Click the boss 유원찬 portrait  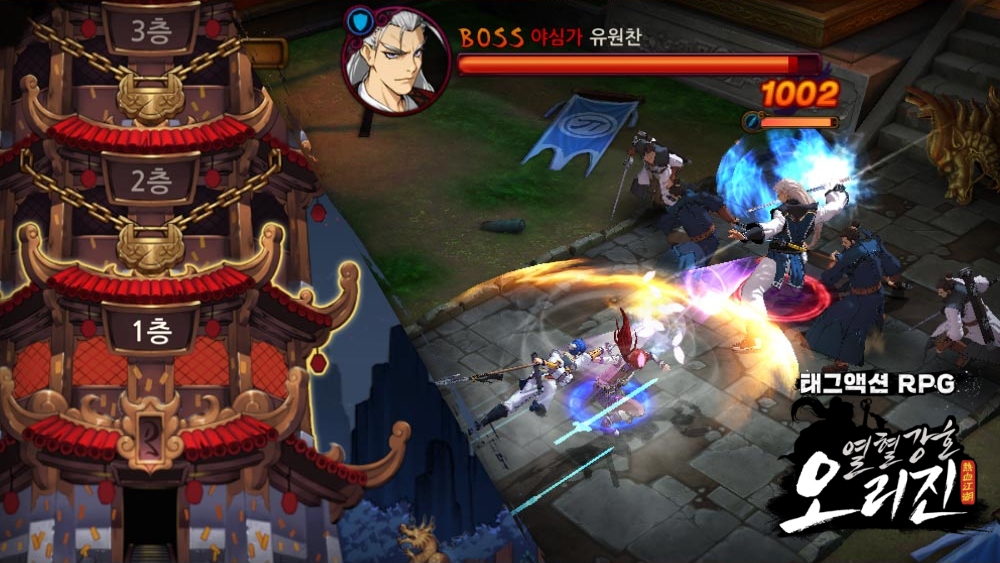[x=396, y=62]
